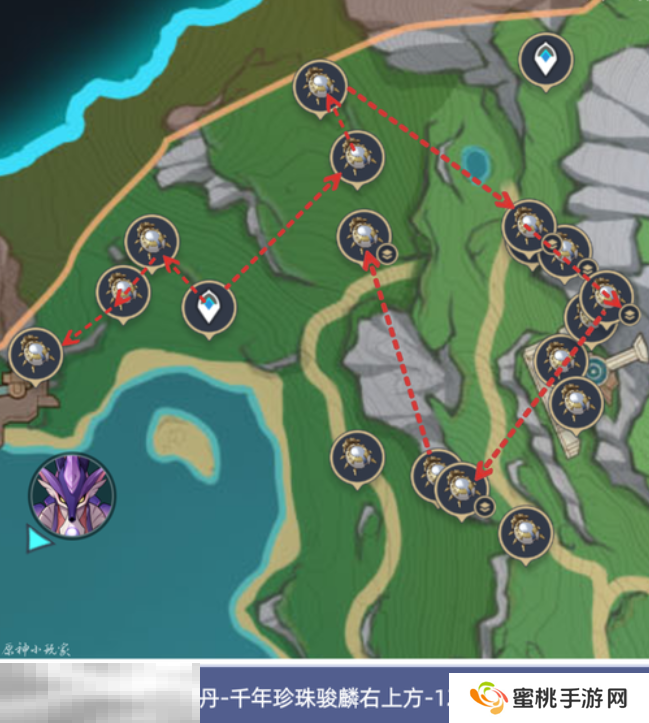This screenshot has height=723, width=649.
Task: Pick the pearl marker on the wooden dock
Action: (x=34, y=353)
